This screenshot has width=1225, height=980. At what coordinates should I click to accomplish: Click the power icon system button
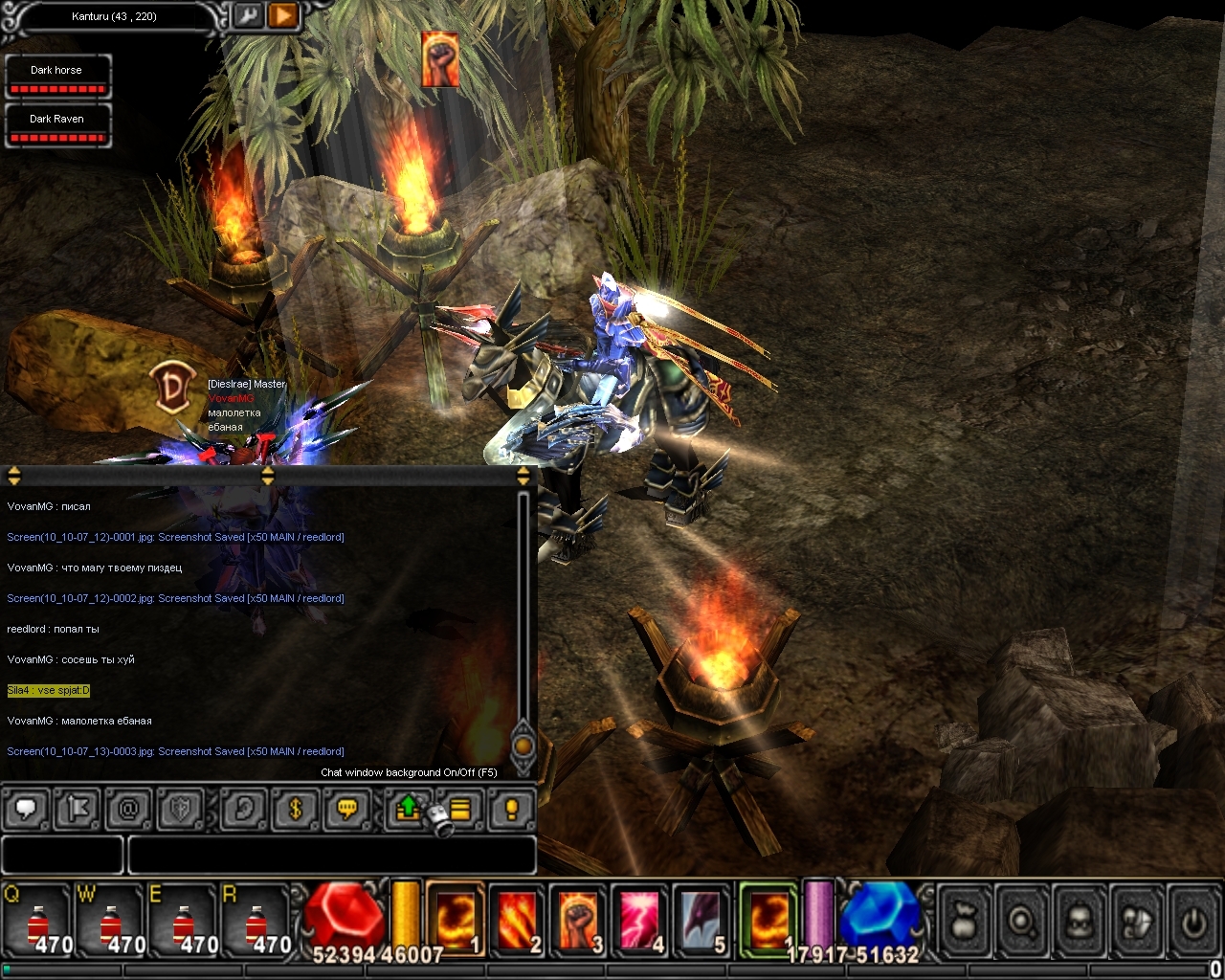point(1192,922)
